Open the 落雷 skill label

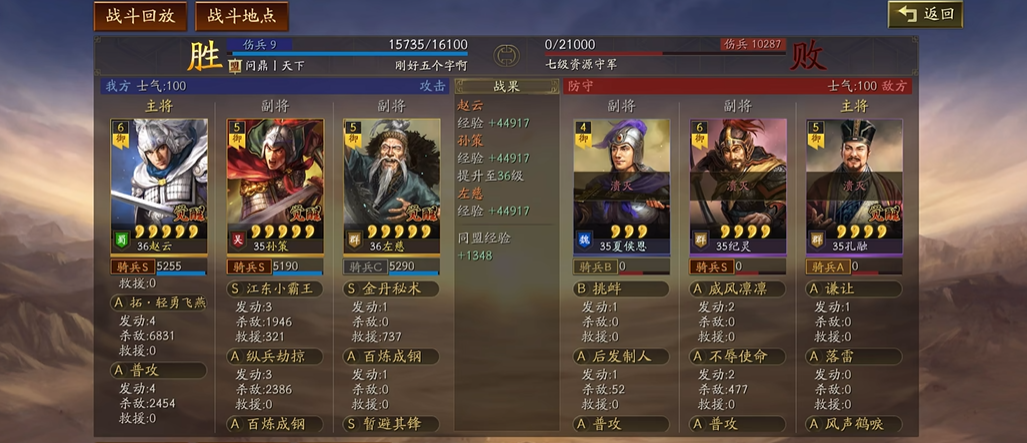[854, 356]
